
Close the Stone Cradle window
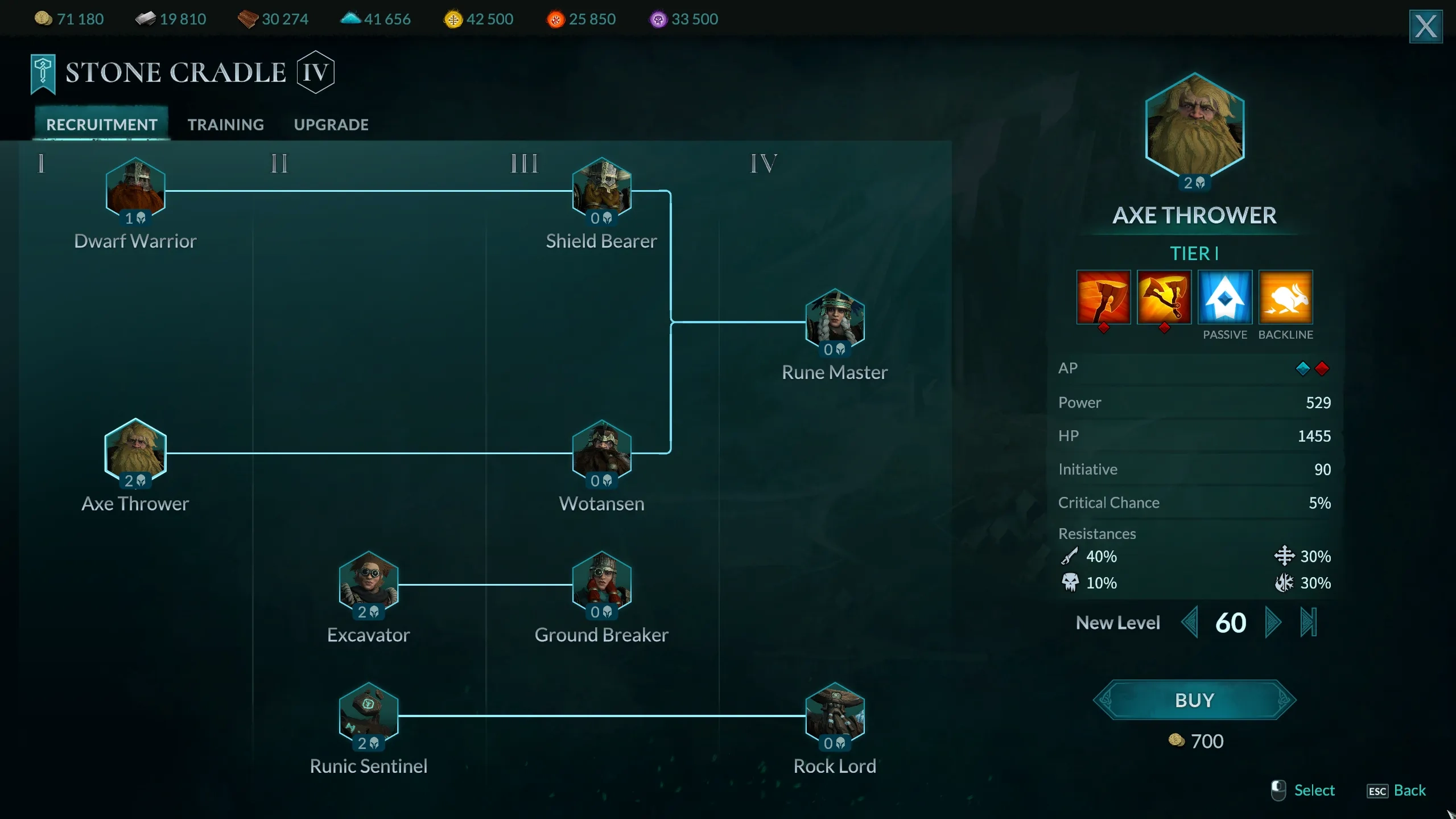tap(1425, 26)
